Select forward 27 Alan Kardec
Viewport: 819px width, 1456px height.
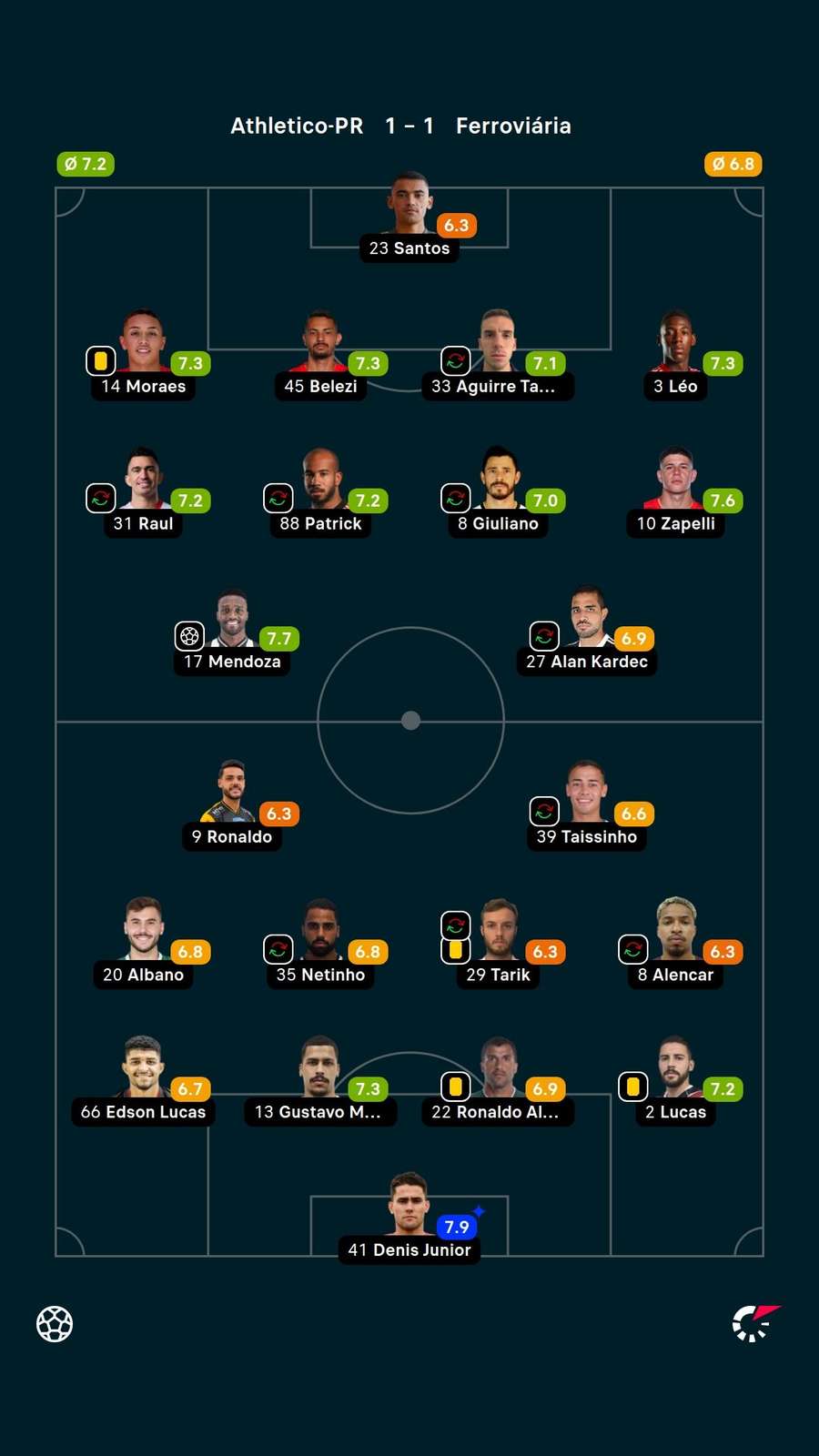(x=587, y=619)
